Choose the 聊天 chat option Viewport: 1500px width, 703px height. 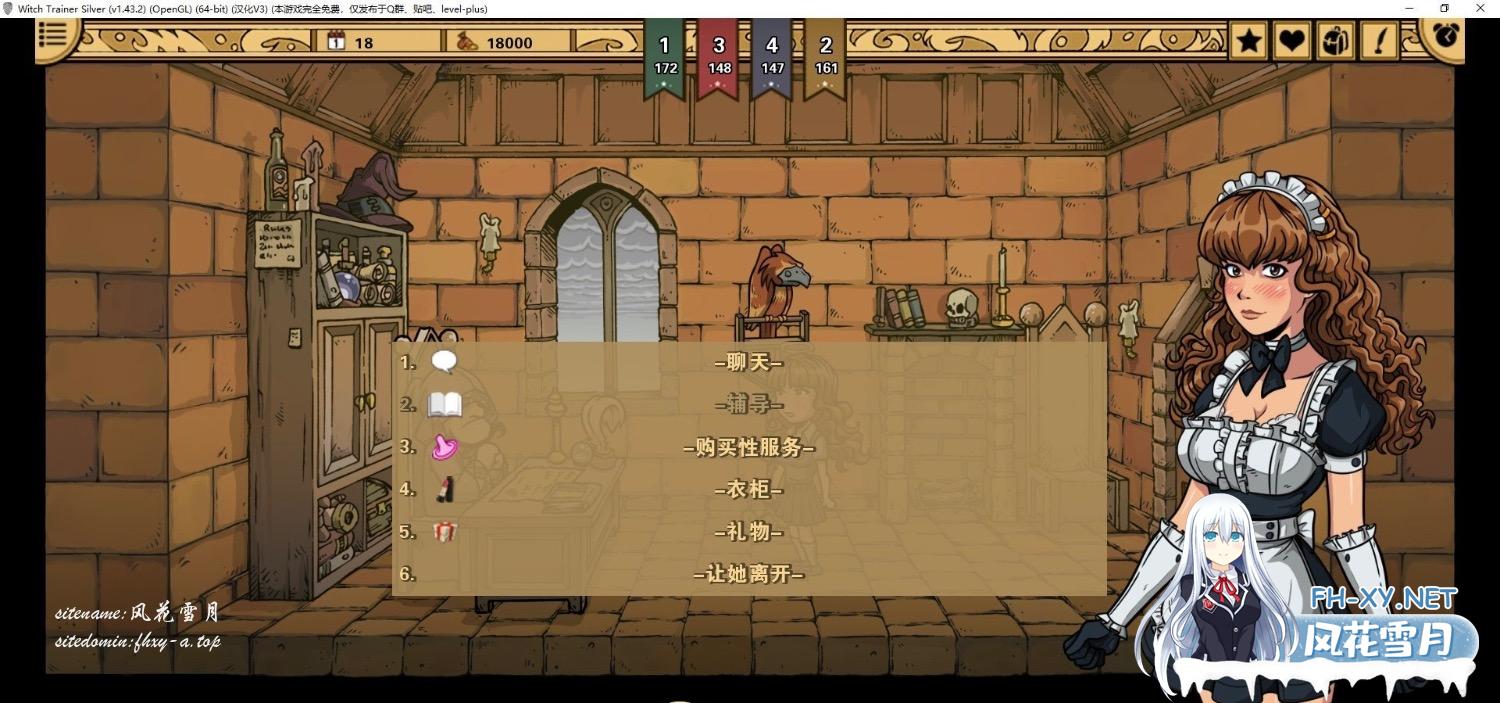tap(748, 363)
